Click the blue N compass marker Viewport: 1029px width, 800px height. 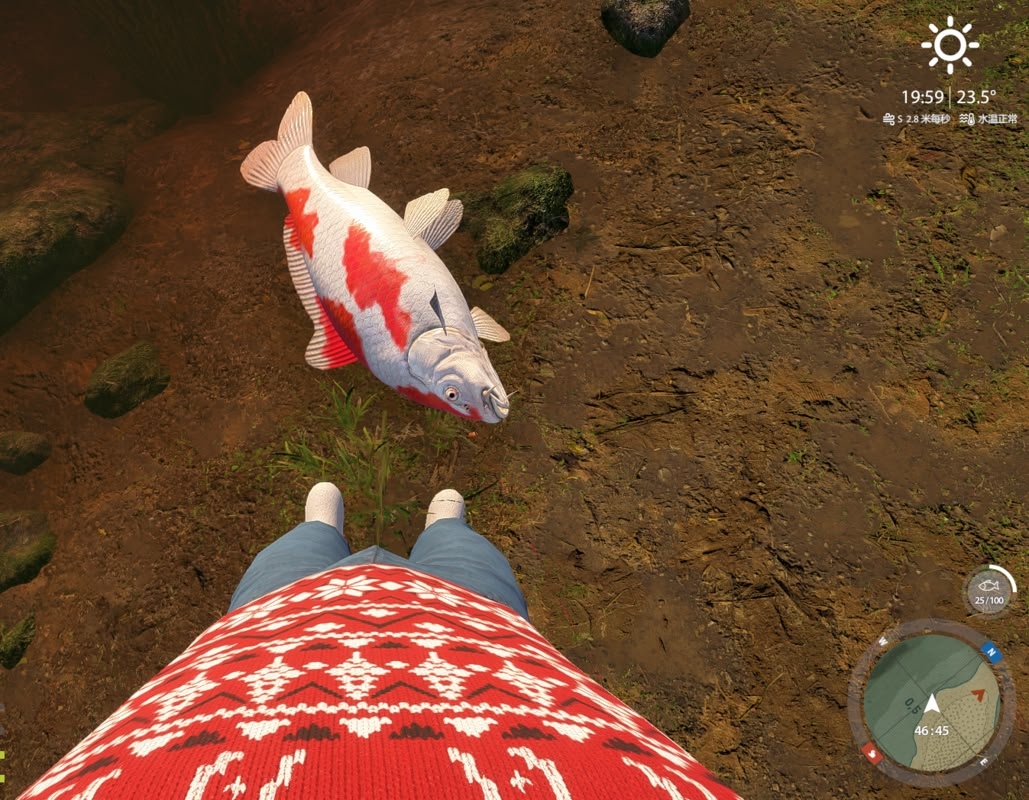tap(990, 651)
